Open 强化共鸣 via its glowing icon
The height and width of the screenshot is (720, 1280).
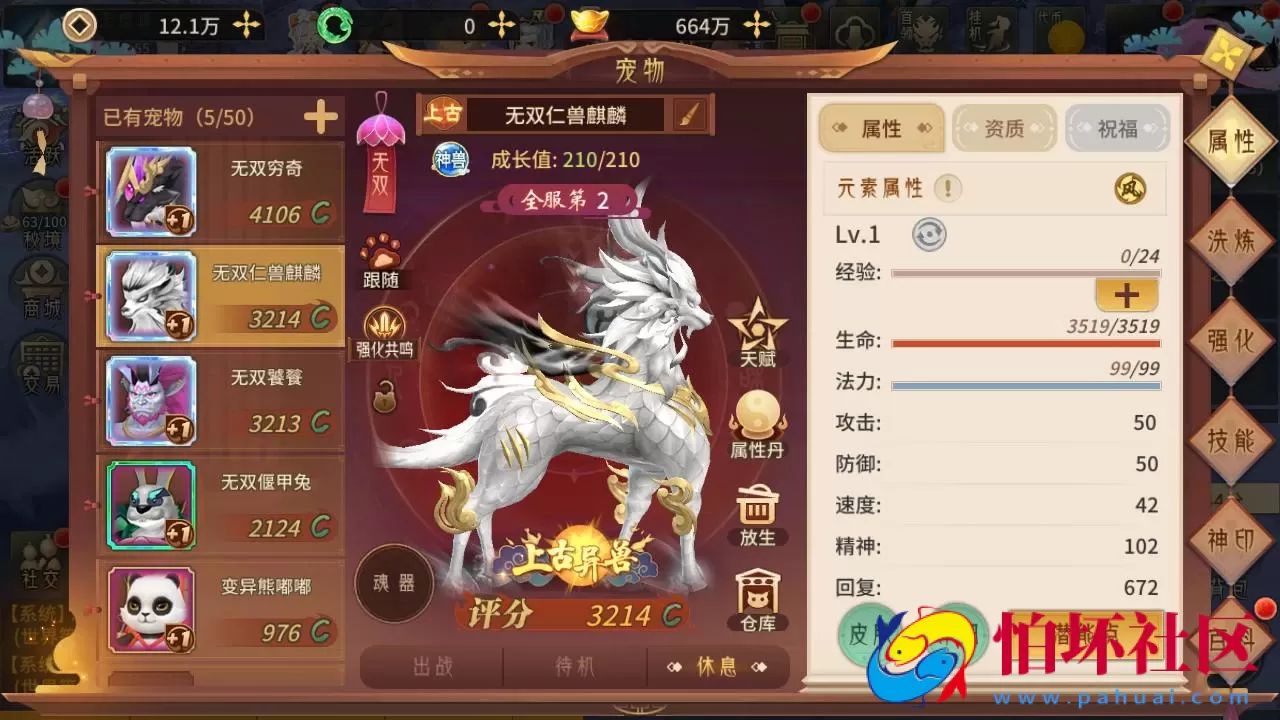pyautogui.click(x=385, y=325)
